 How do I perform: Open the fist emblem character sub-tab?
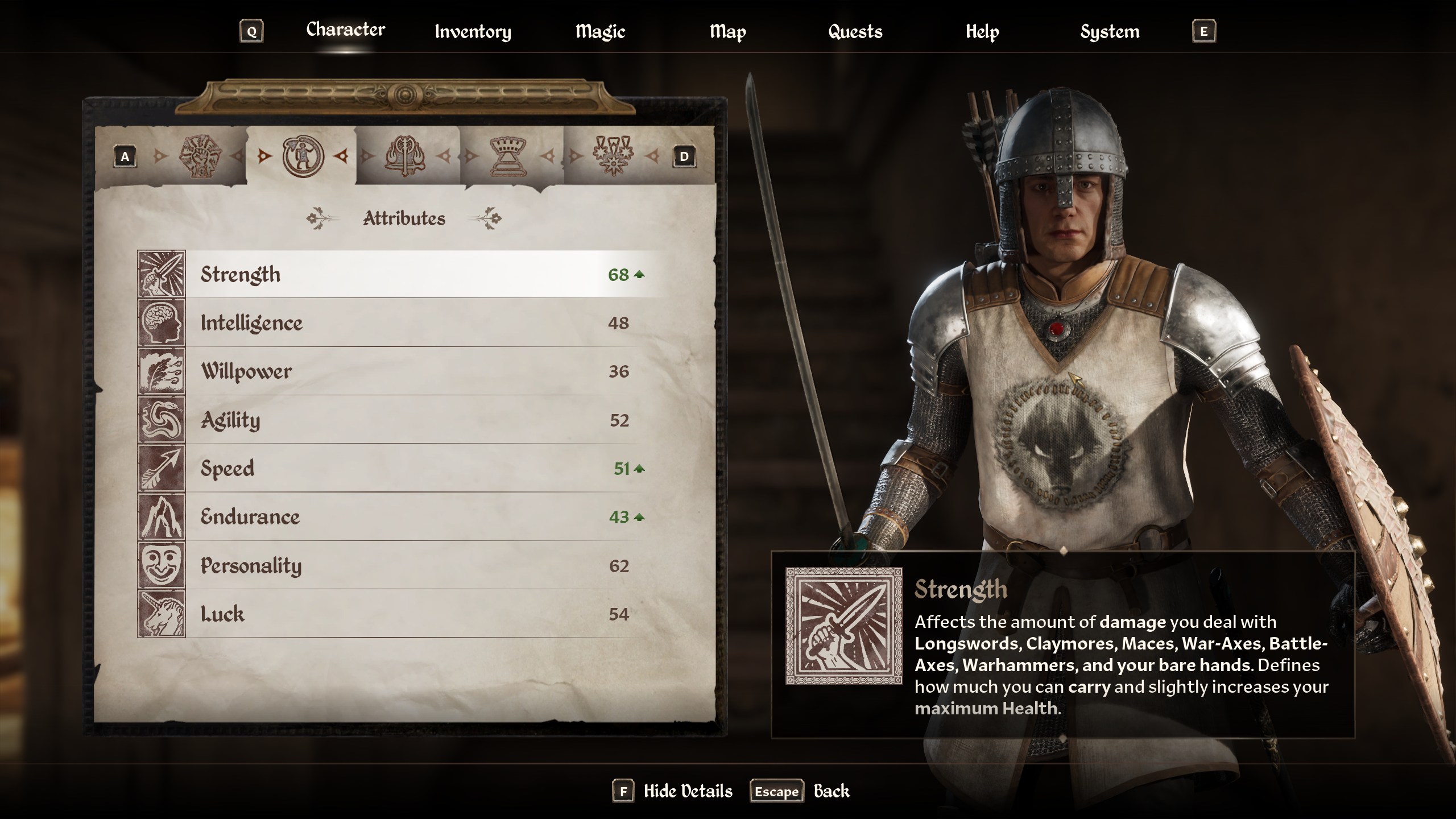(x=199, y=156)
